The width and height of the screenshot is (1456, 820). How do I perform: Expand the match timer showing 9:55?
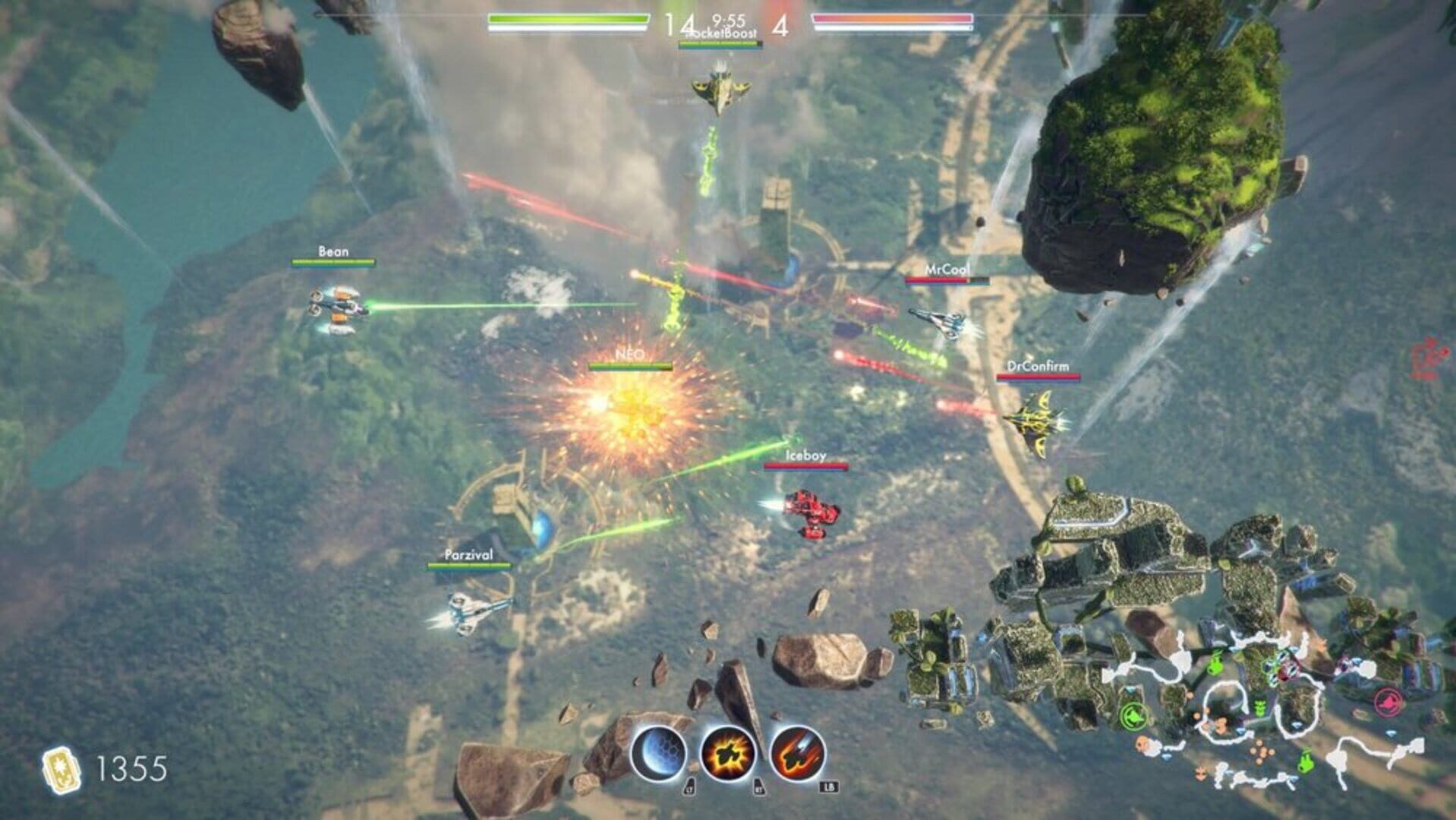728,20
